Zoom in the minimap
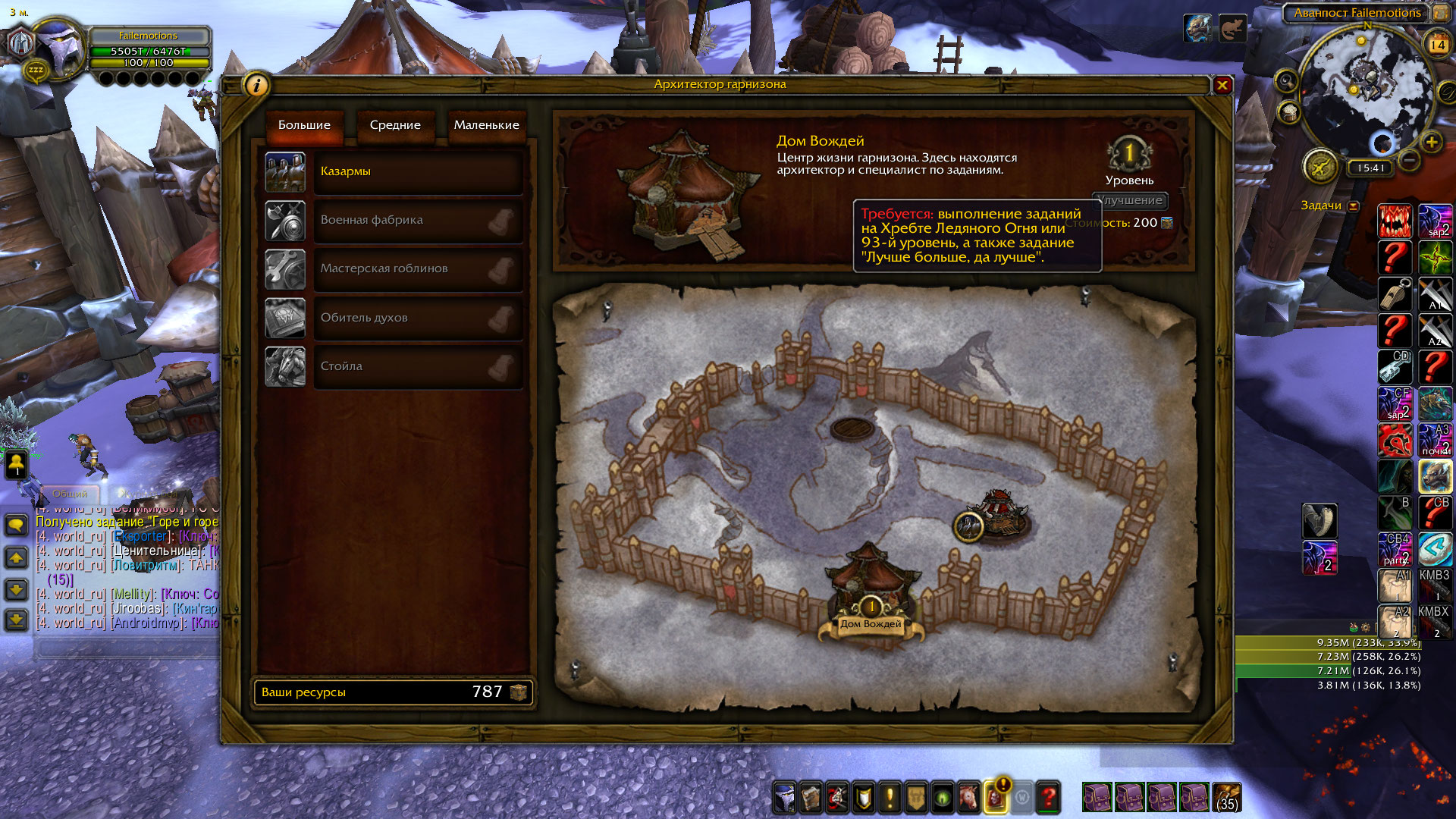Screen dimensions: 1456x819 tap(1431, 142)
